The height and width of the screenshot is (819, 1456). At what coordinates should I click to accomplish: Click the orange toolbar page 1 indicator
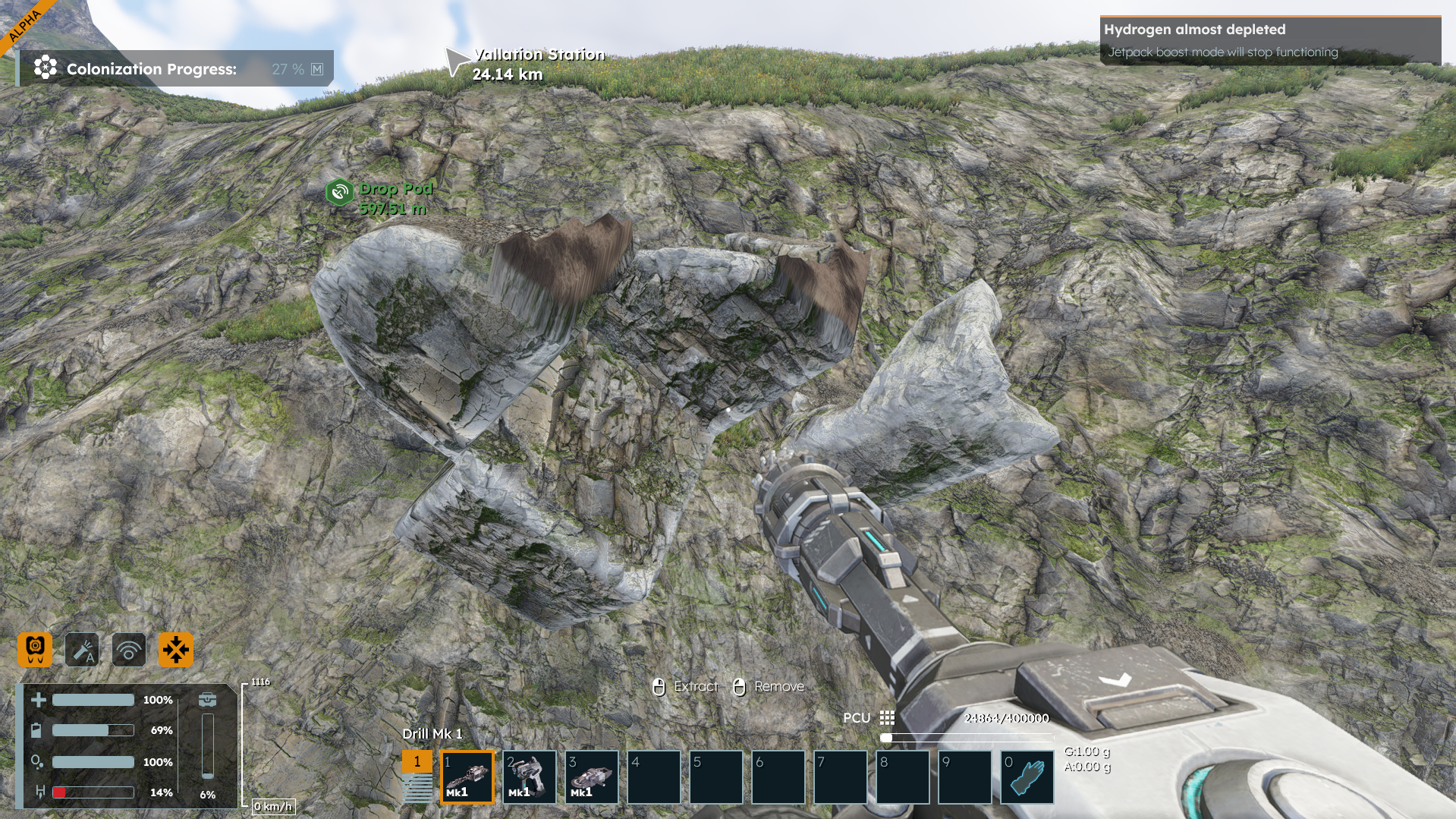417,761
